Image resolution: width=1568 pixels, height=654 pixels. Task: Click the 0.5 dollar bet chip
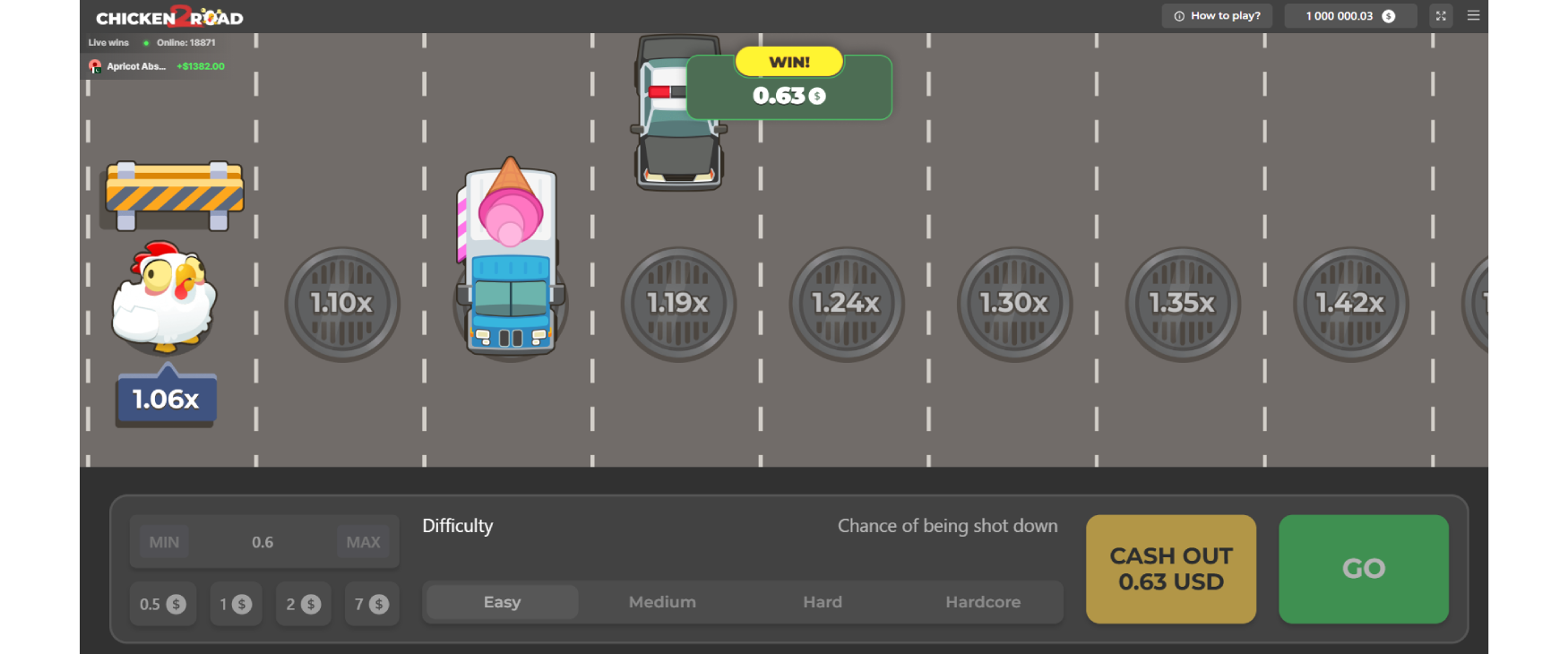[x=162, y=604]
